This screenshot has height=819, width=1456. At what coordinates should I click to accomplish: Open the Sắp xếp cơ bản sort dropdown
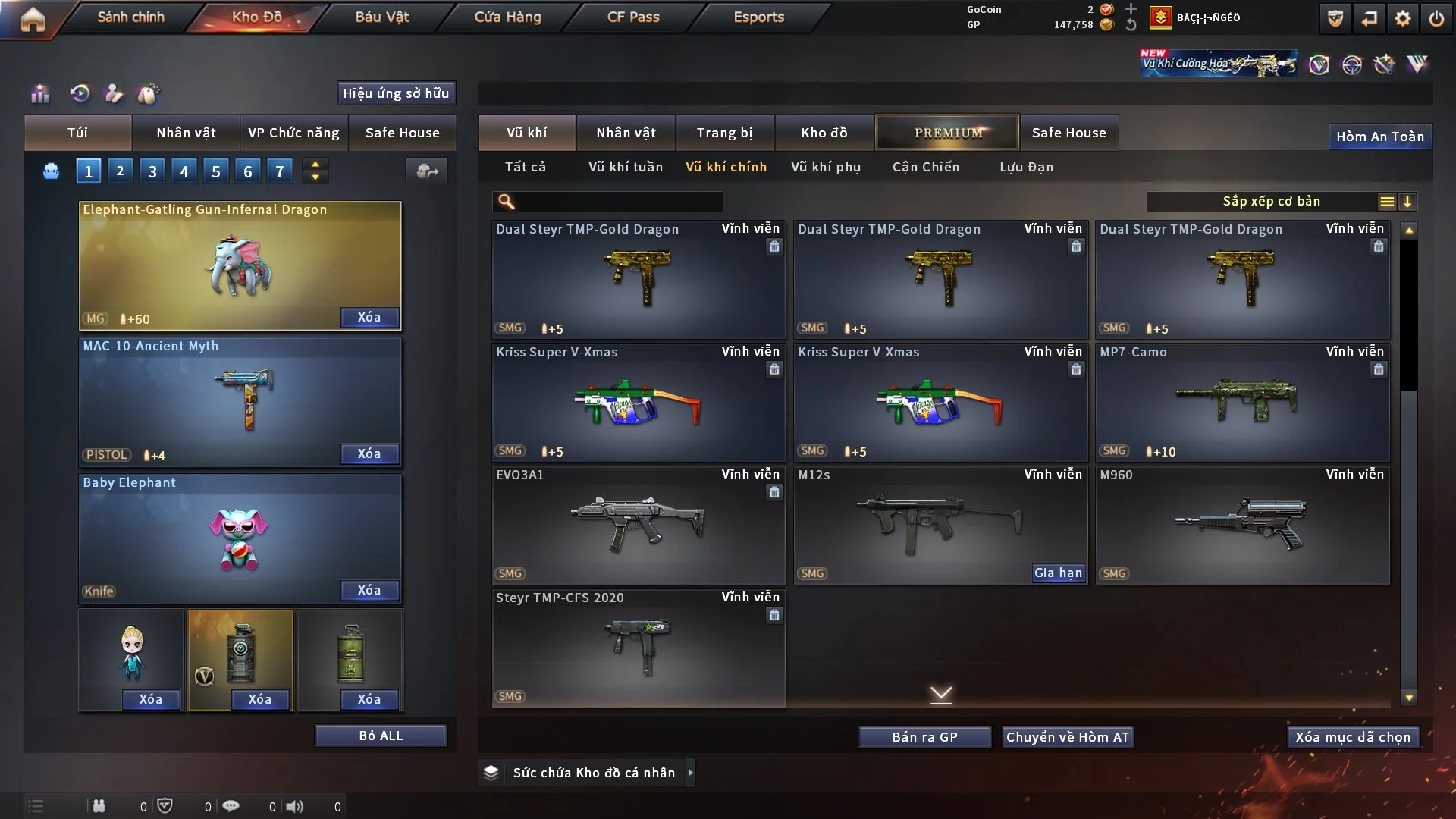tap(1271, 202)
